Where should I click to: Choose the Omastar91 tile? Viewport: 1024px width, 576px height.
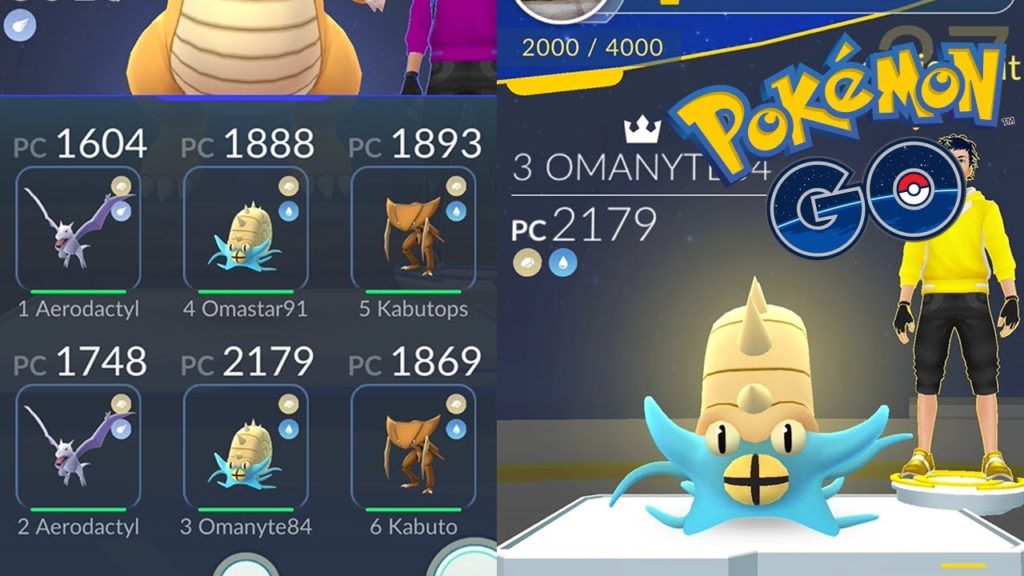(x=245, y=229)
